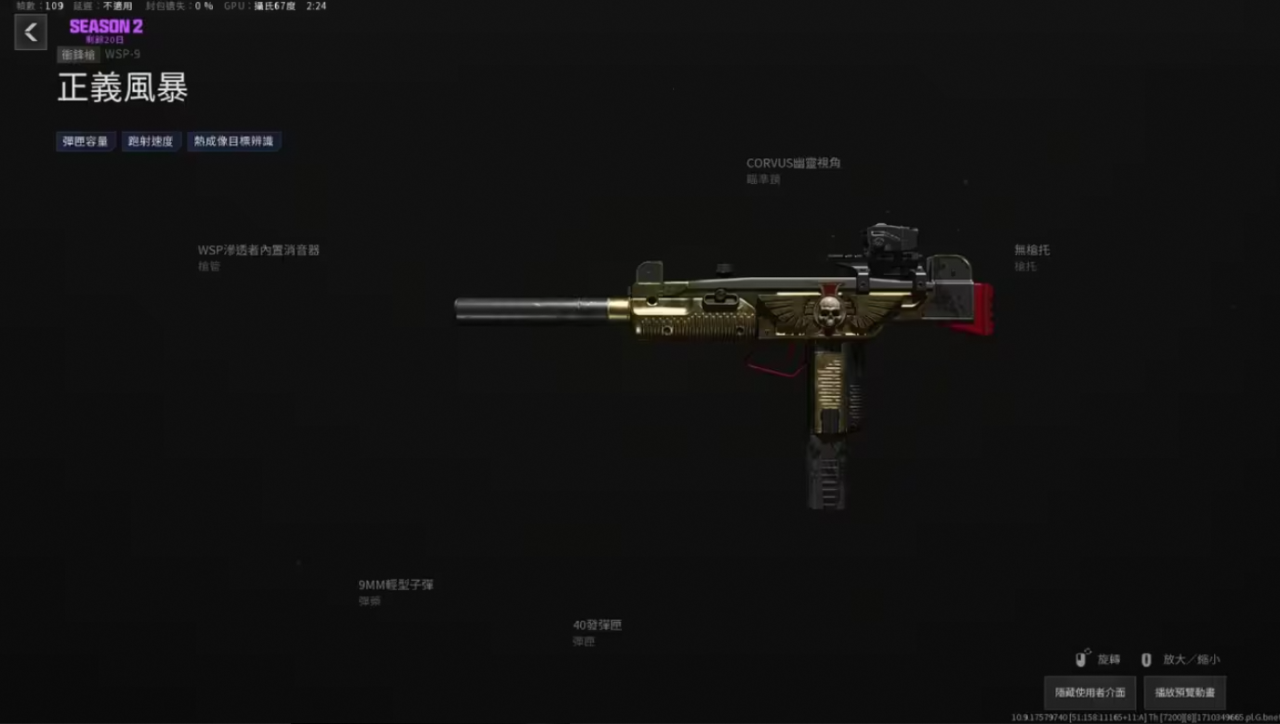Viewport: 1280px width, 724px height.
Task: Click the rotate mouse icon
Action: 1082,659
